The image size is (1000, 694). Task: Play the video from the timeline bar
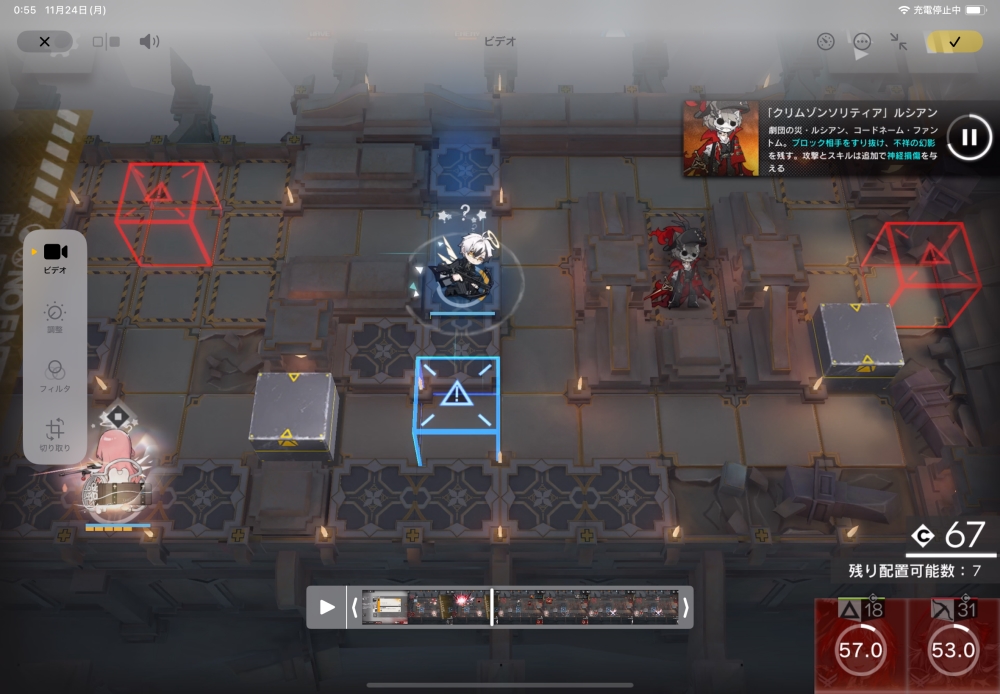pos(327,607)
